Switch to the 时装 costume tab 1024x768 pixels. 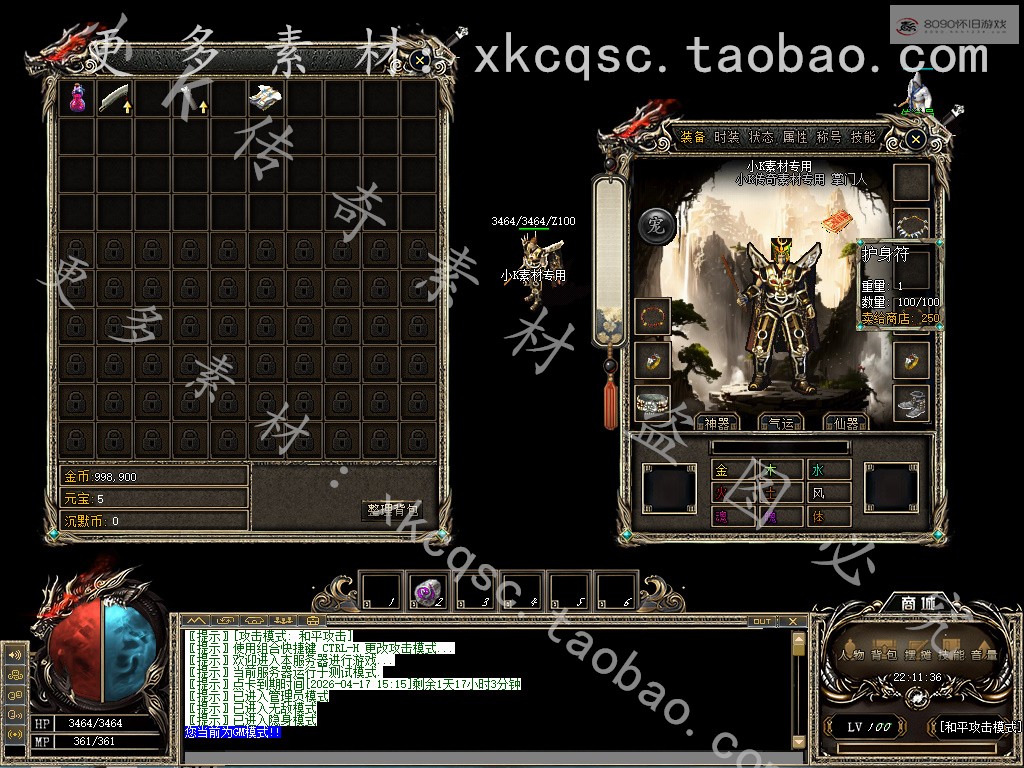click(x=727, y=138)
